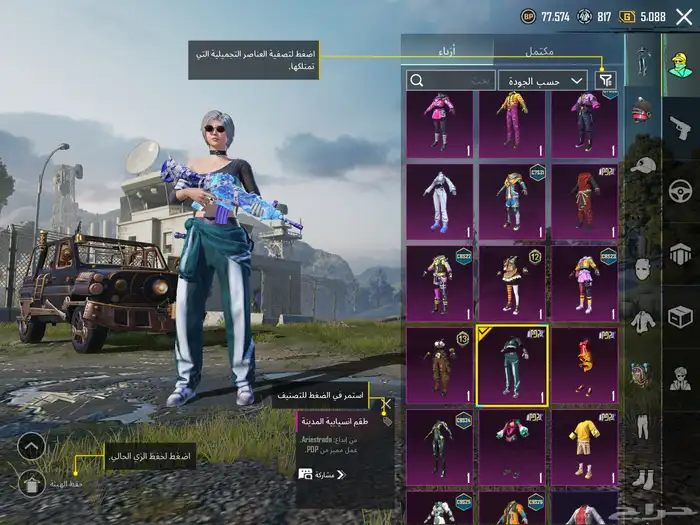
Task: Open the sort-by-quality dropdown
Action: (543, 80)
